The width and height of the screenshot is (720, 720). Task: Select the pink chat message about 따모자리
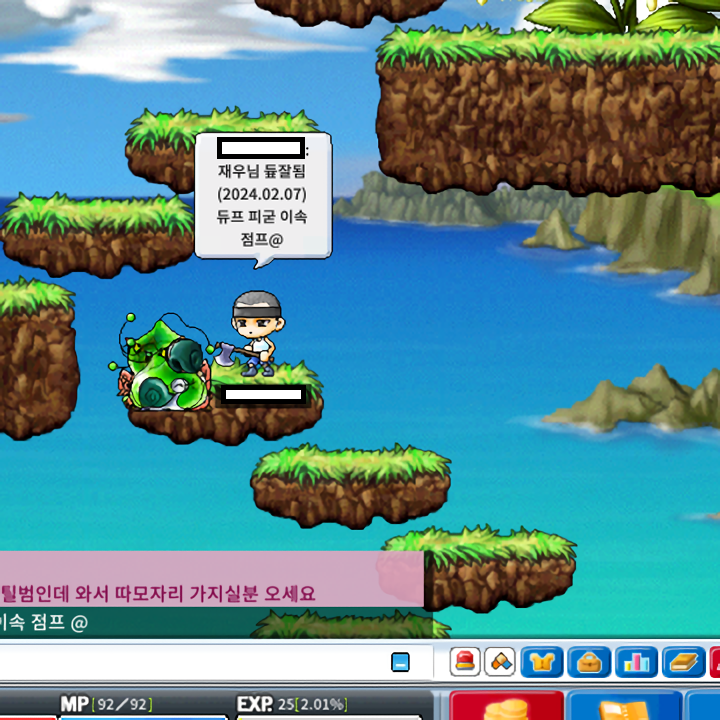pos(160,593)
